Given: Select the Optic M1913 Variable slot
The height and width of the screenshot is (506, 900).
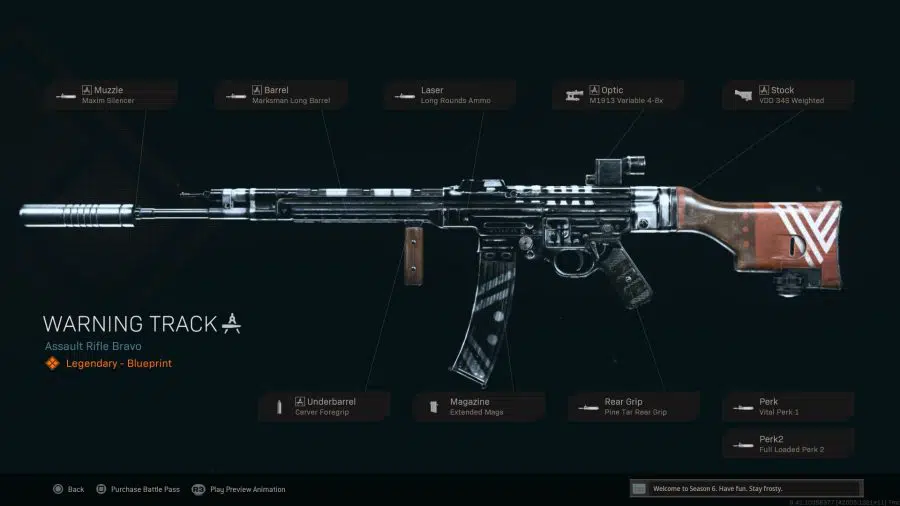Looking at the screenshot, I should pyautogui.click(x=619, y=95).
